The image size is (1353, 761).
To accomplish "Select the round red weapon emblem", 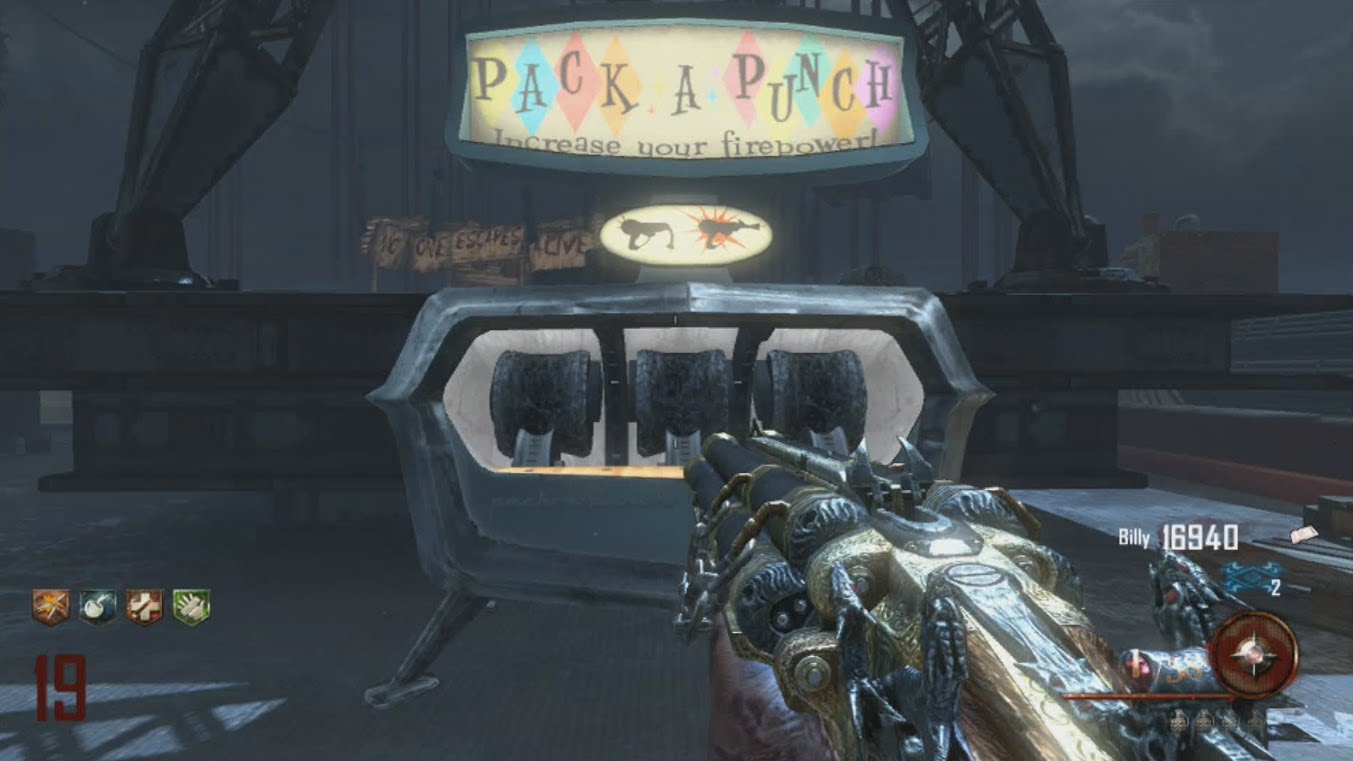I will click(1253, 655).
